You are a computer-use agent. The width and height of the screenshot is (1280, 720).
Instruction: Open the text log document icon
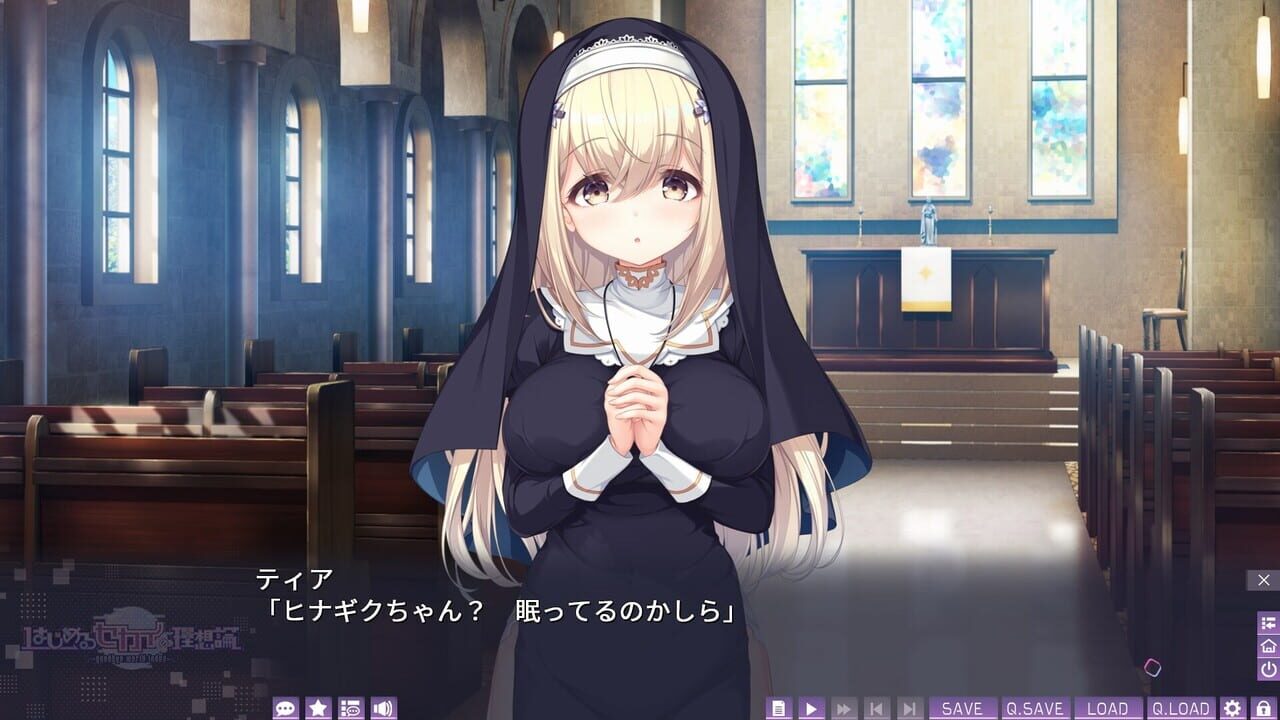click(778, 705)
